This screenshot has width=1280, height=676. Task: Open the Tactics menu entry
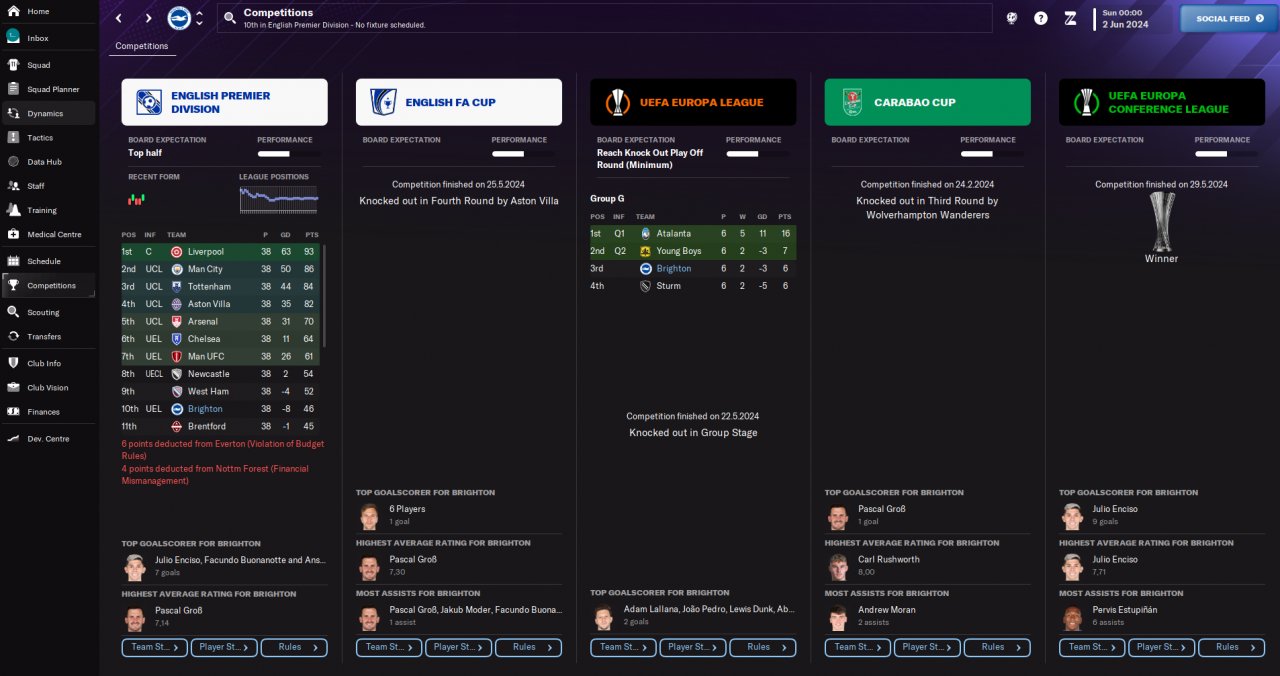click(x=40, y=138)
